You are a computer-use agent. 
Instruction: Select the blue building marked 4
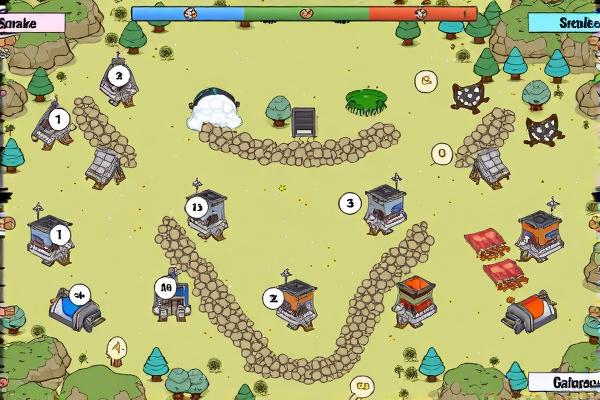tap(76, 306)
